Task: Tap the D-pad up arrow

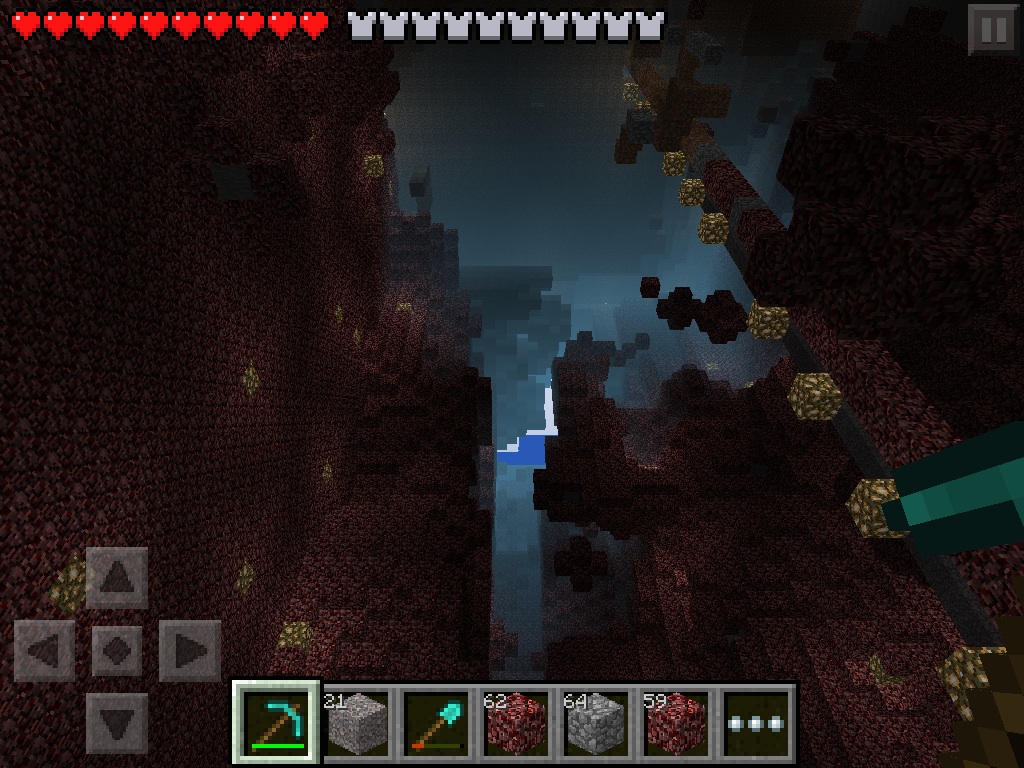Action: click(117, 577)
